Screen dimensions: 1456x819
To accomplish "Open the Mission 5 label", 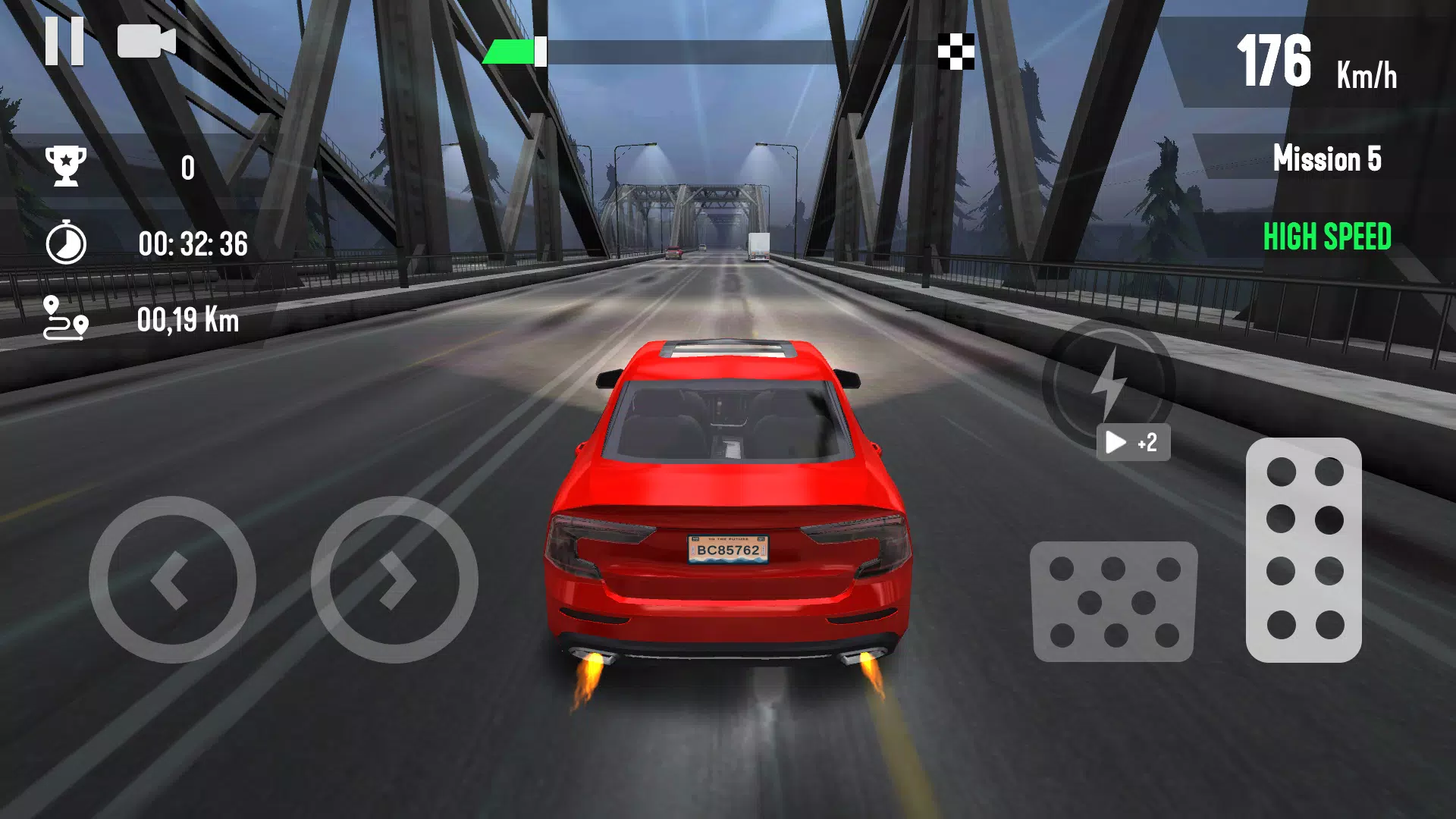I will tap(1328, 160).
